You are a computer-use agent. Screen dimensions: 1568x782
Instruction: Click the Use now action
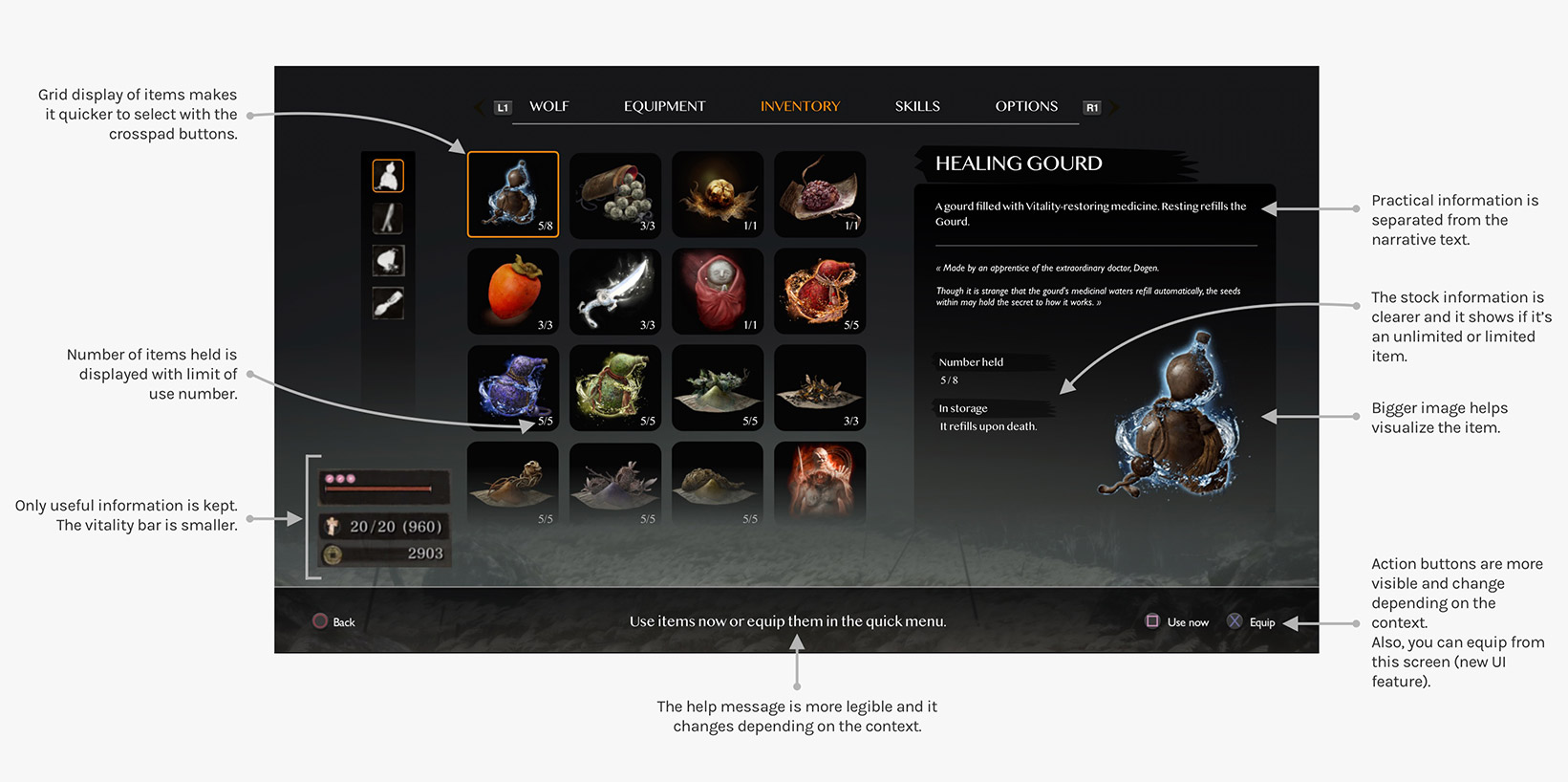point(1177,622)
